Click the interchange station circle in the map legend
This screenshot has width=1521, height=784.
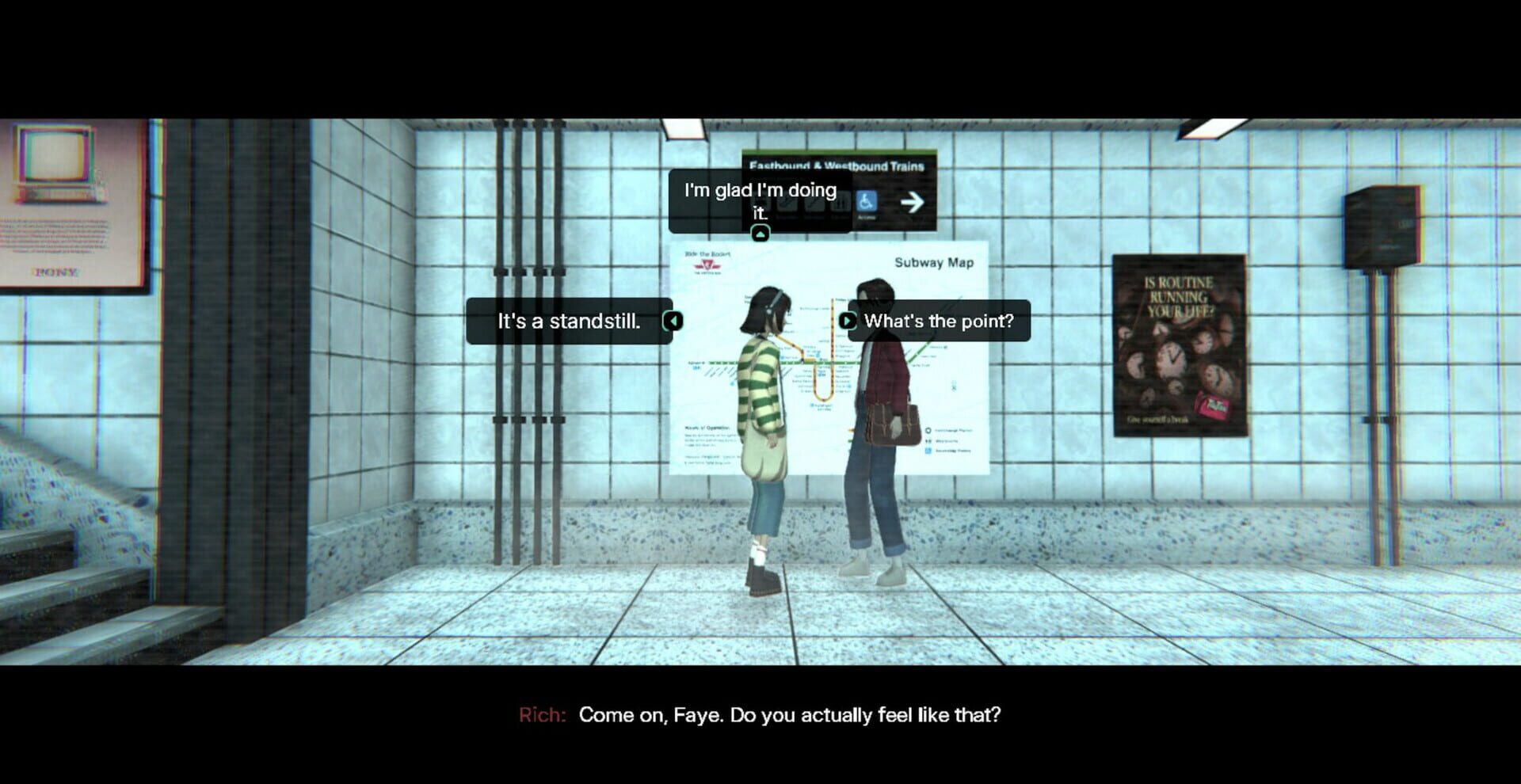[x=928, y=431]
